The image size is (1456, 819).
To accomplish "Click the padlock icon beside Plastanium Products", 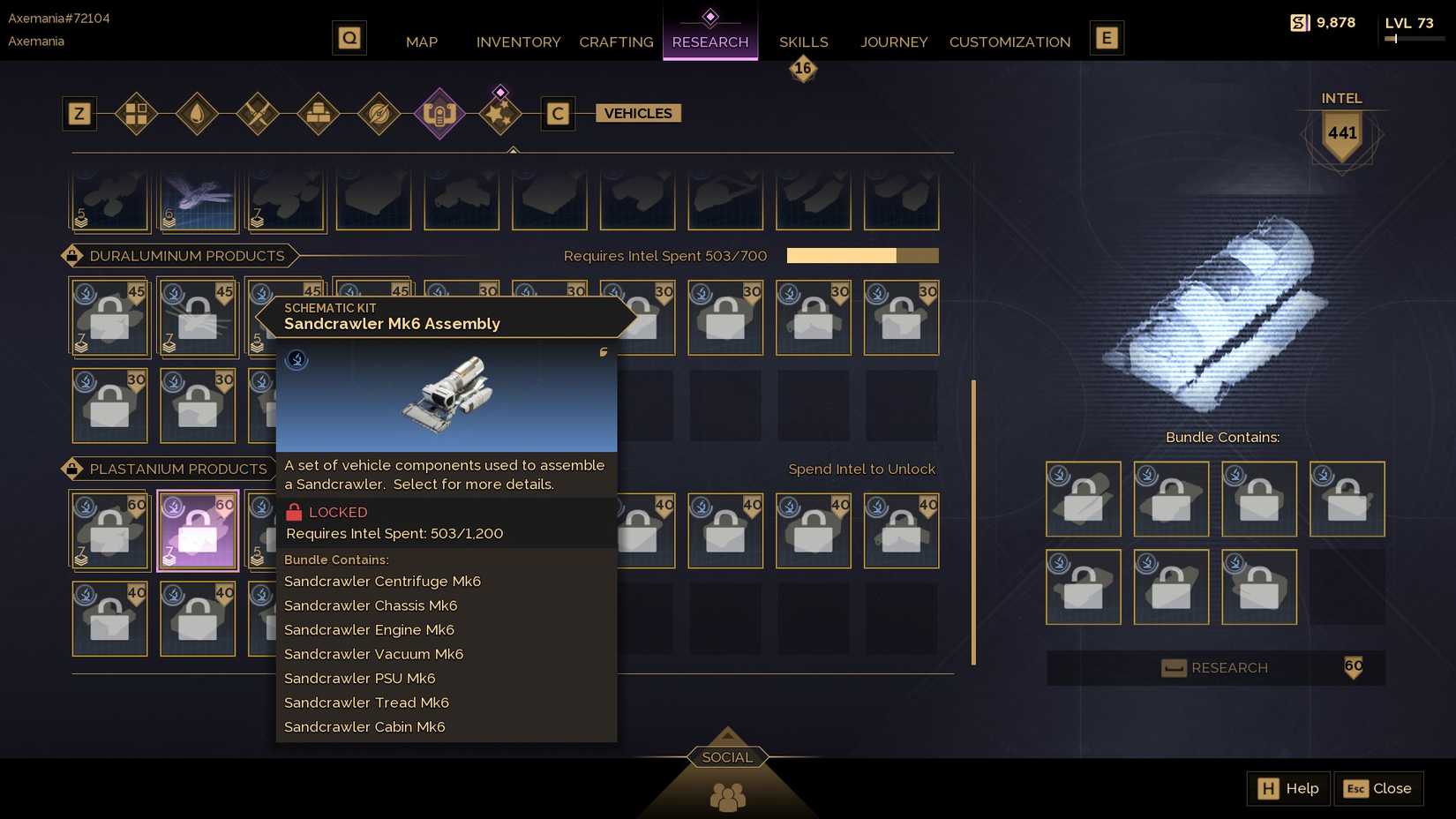I will (x=71, y=469).
